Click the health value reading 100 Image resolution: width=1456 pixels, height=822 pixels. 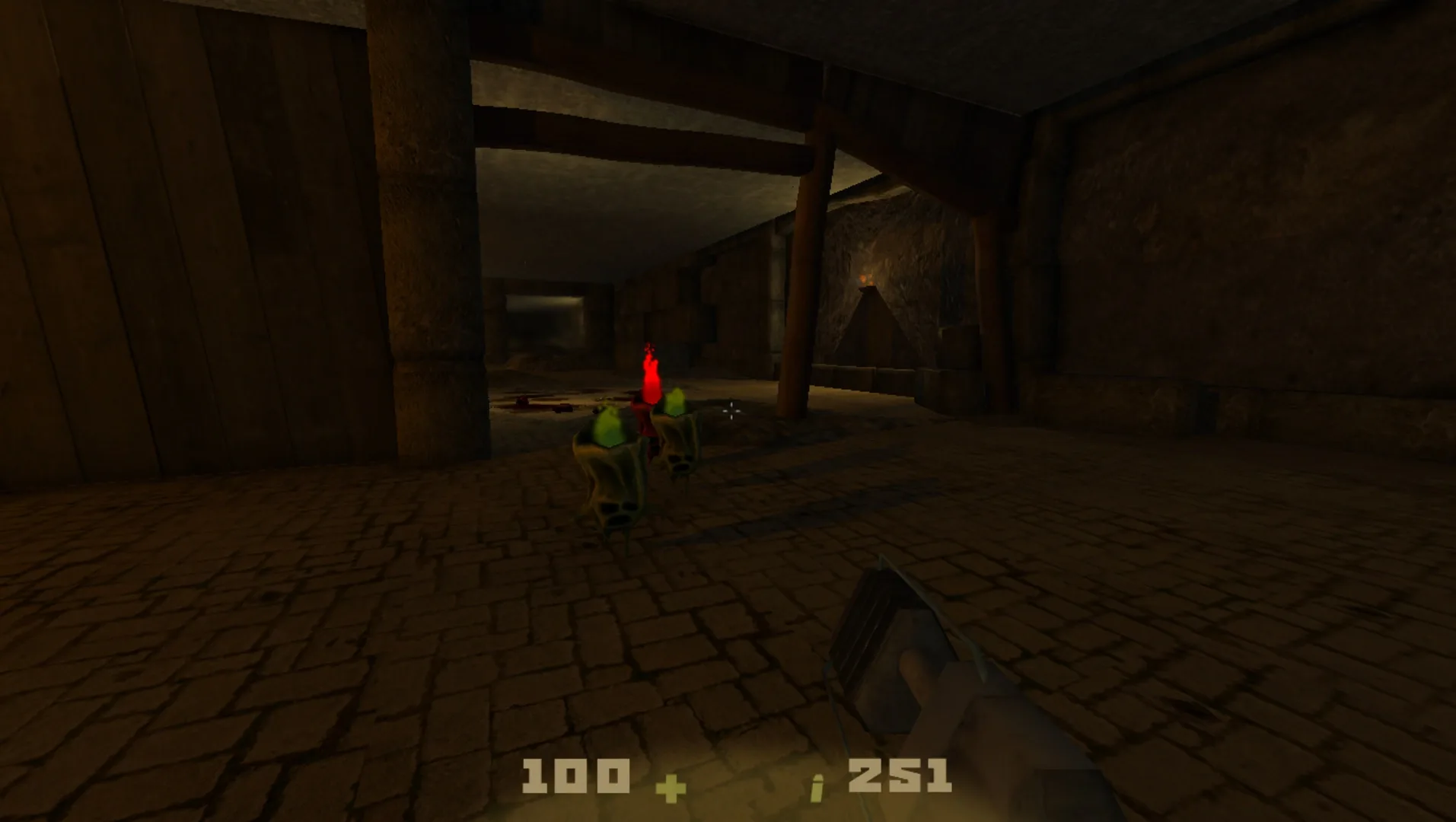click(x=576, y=775)
